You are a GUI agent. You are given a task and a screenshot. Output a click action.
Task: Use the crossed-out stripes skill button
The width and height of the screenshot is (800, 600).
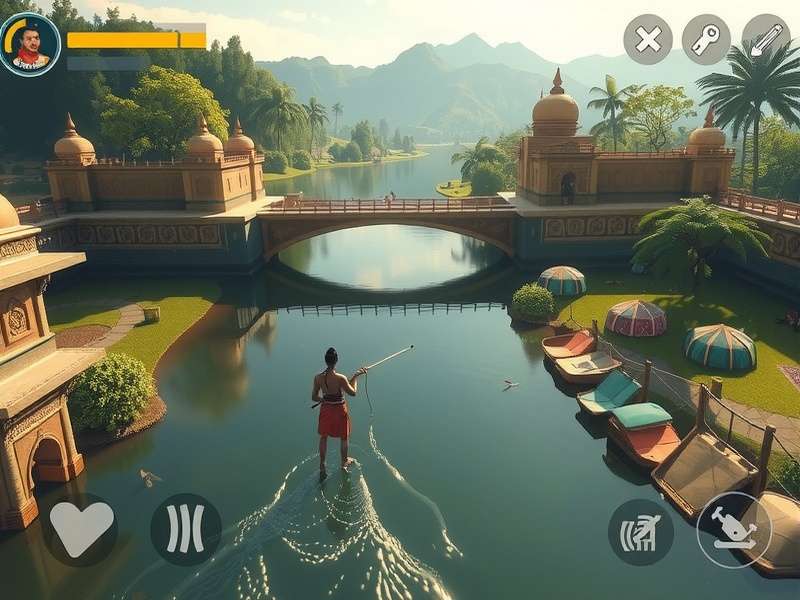pos(640,531)
